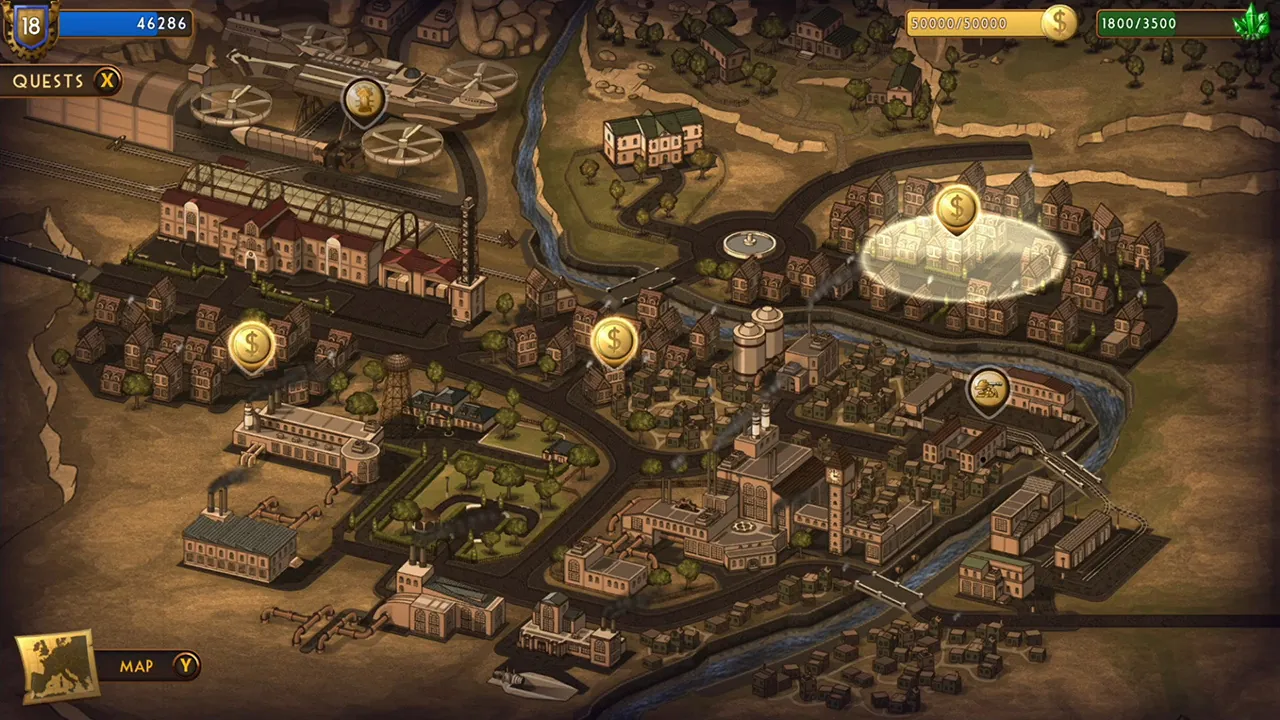Open the Europe minimap thumbnail
The width and height of the screenshot is (1280, 720).
[57, 662]
